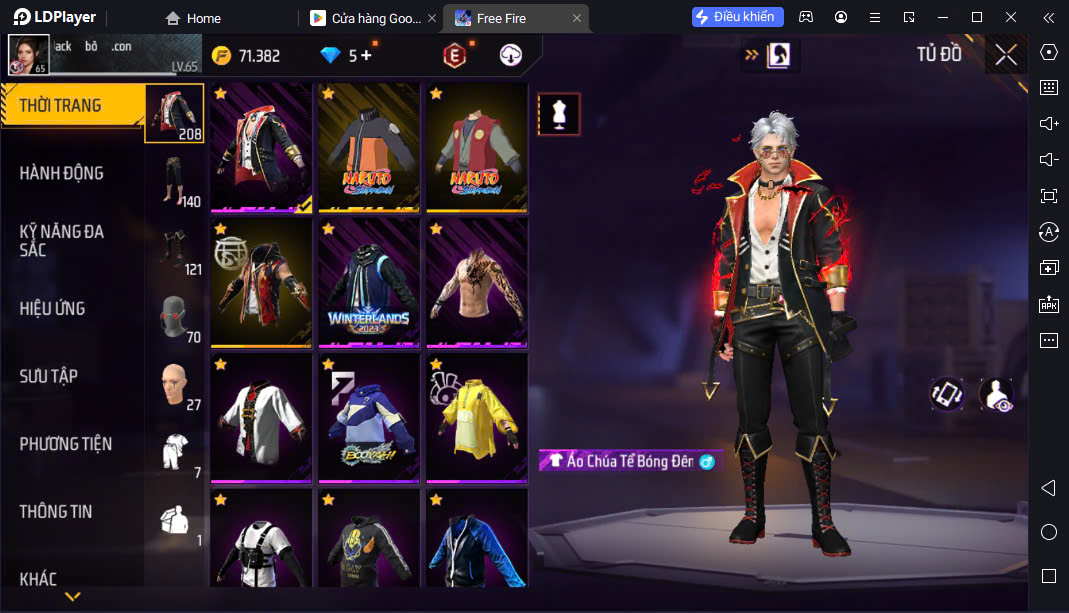Switch to the Home tab in LDPlayer
This screenshot has height=613, width=1069.
194,18
